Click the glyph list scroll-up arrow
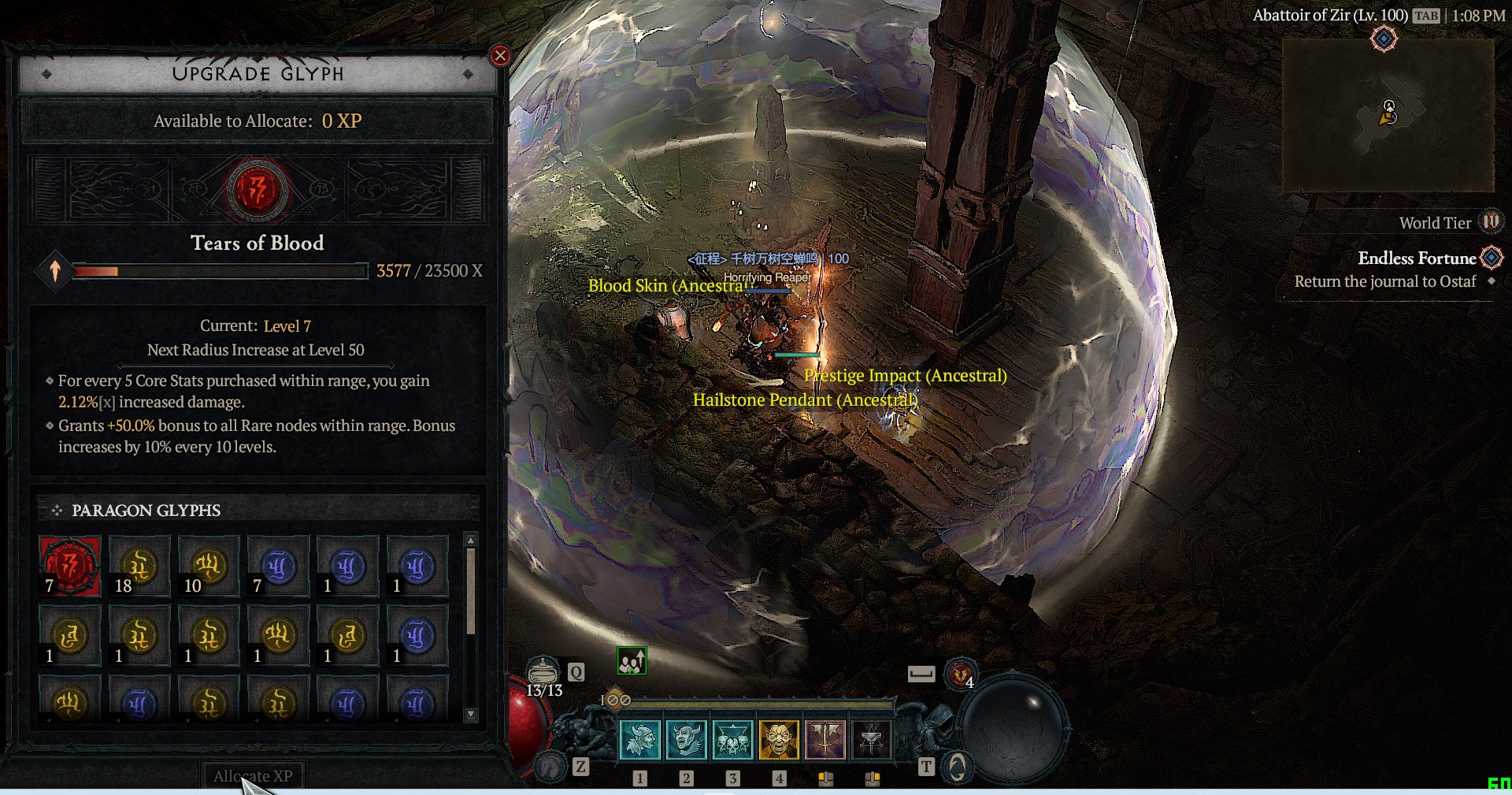The width and height of the screenshot is (1512, 795). 471,541
